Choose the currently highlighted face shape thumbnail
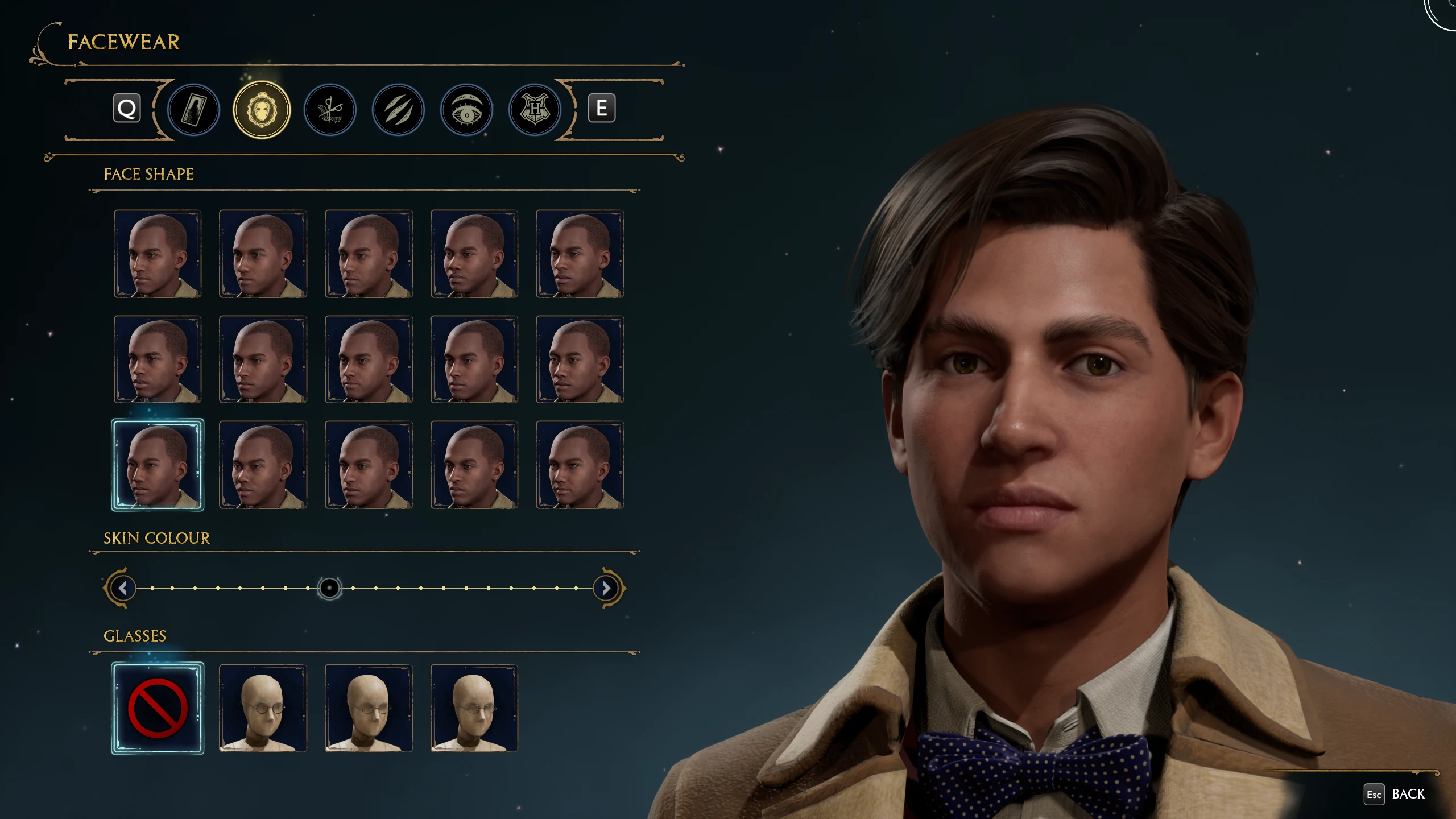Screen dimensions: 1456x819 point(158,465)
